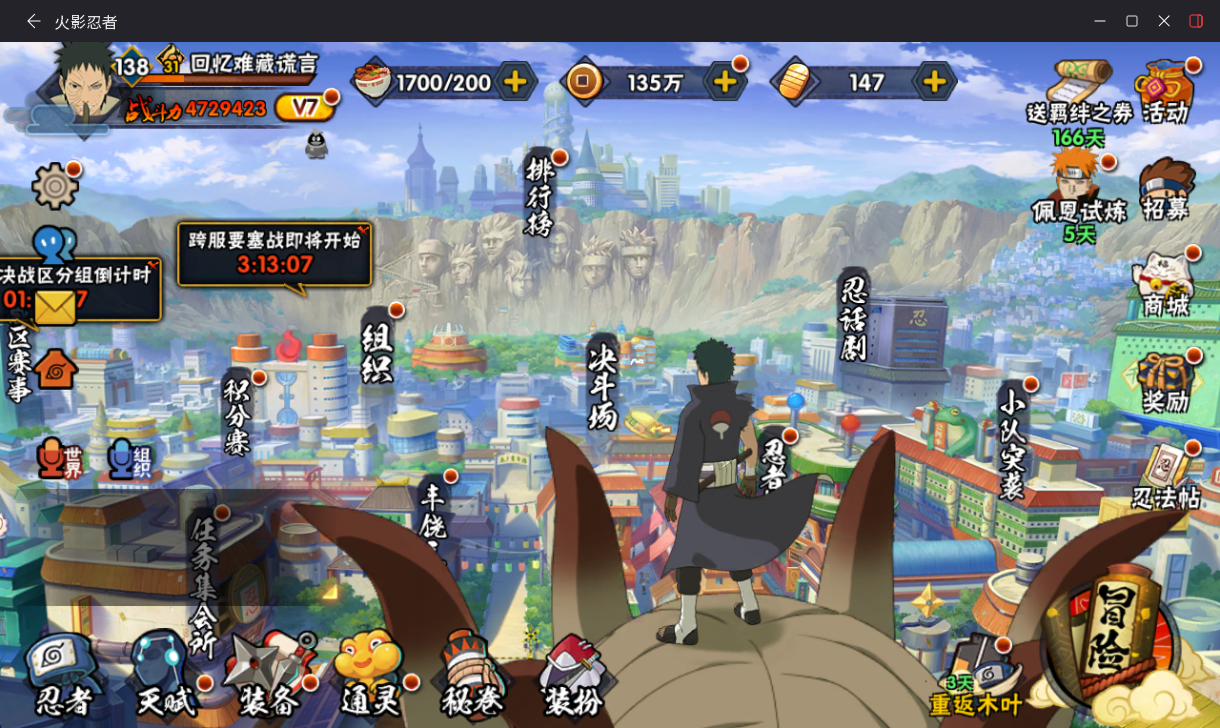Click the window back arrow
This screenshot has width=1220, height=728.
[x=34, y=21]
